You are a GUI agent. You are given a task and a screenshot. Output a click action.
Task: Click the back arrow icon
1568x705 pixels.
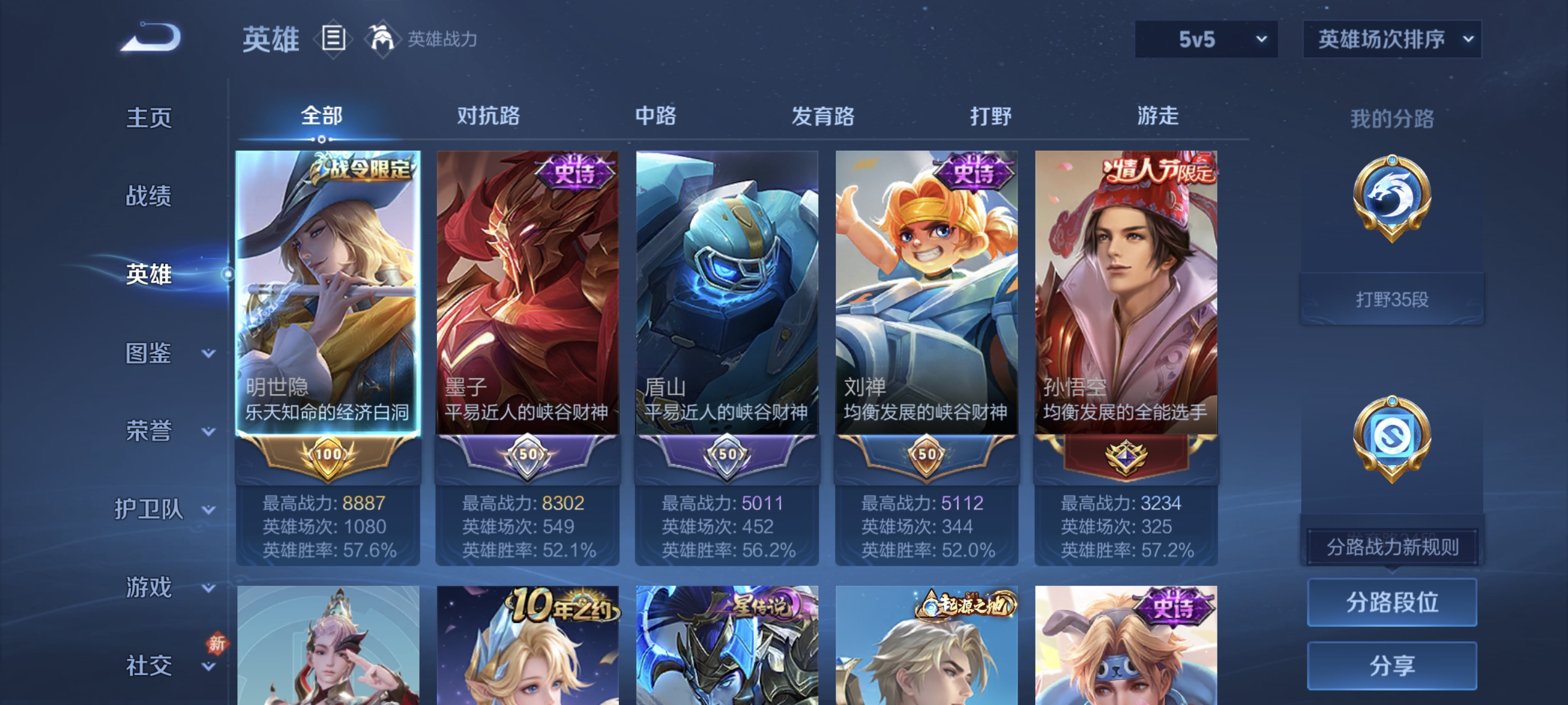pyautogui.click(x=151, y=36)
